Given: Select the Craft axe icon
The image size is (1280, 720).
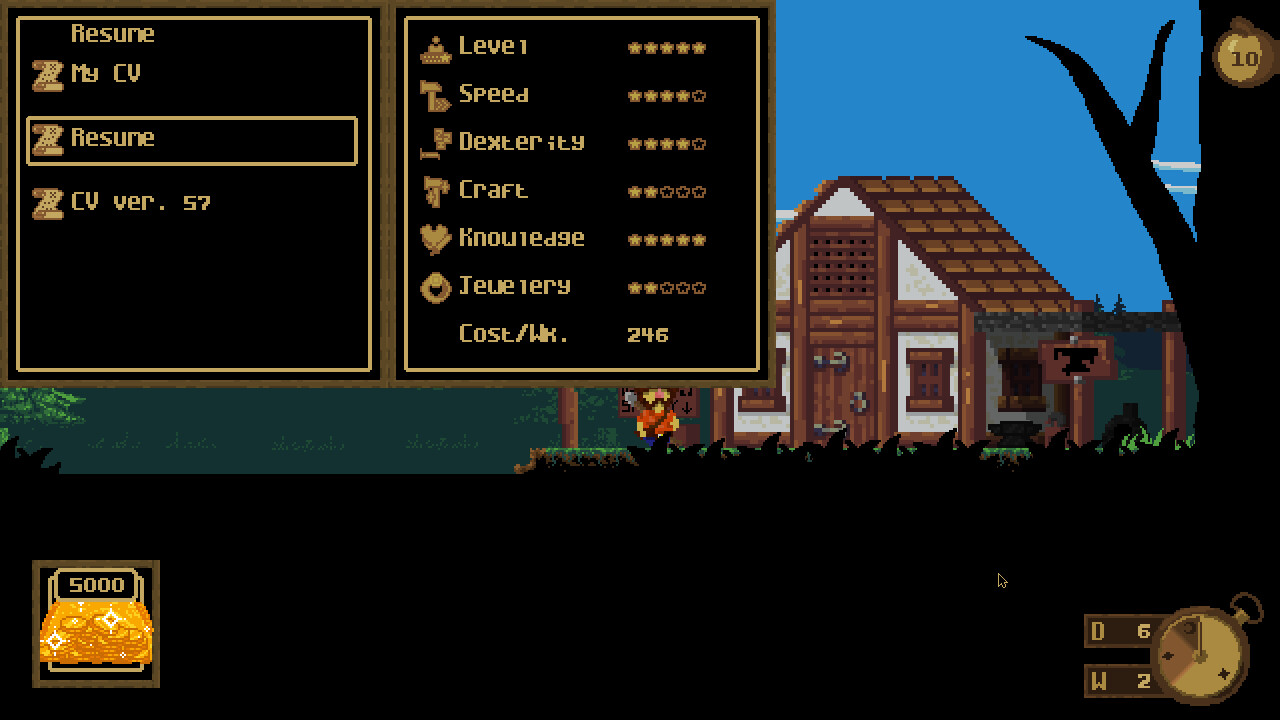Looking at the screenshot, I should [435, 189].
